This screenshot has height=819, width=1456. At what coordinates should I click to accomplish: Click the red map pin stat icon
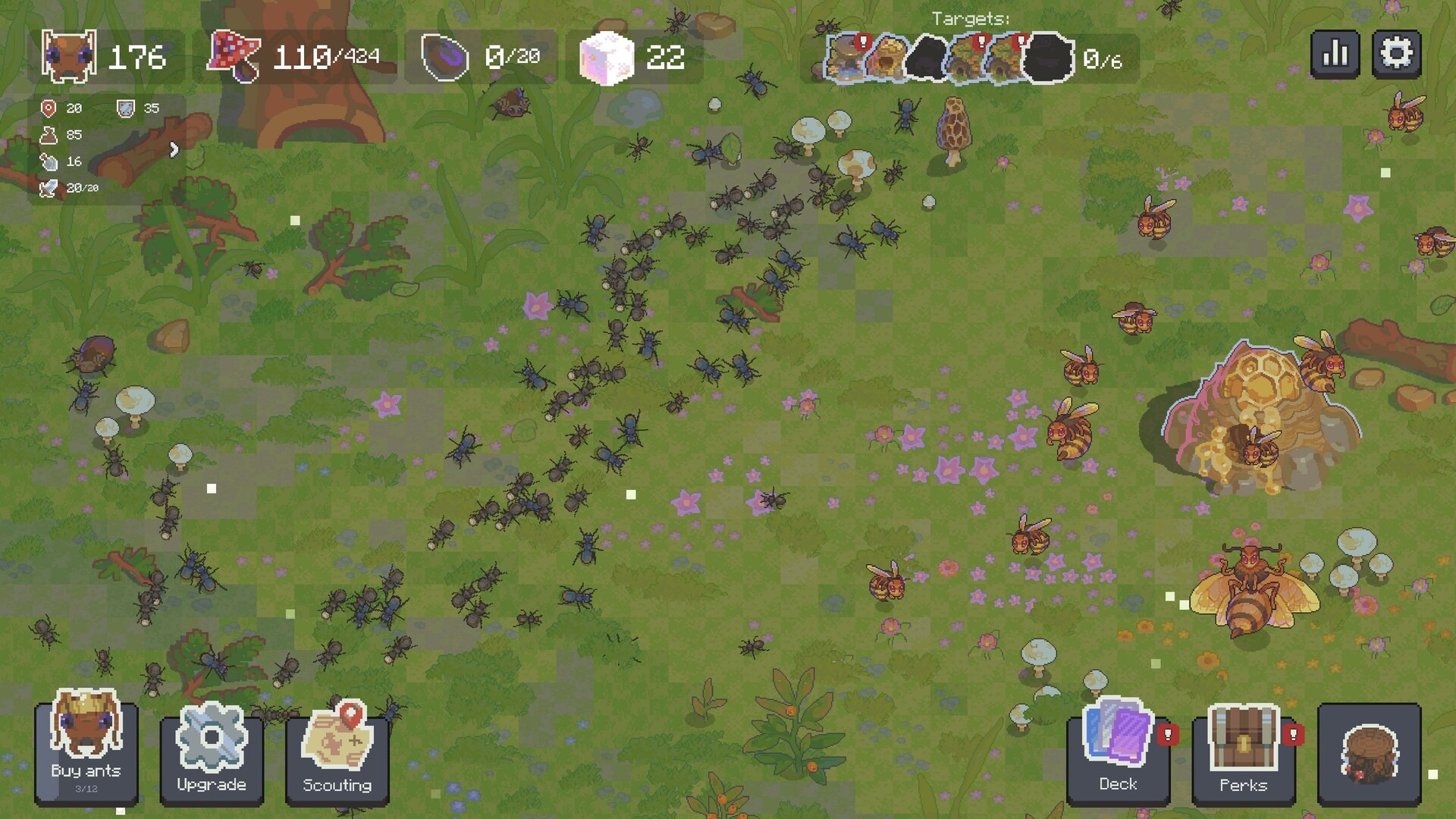pyautogui.click(x=48, y=108)
